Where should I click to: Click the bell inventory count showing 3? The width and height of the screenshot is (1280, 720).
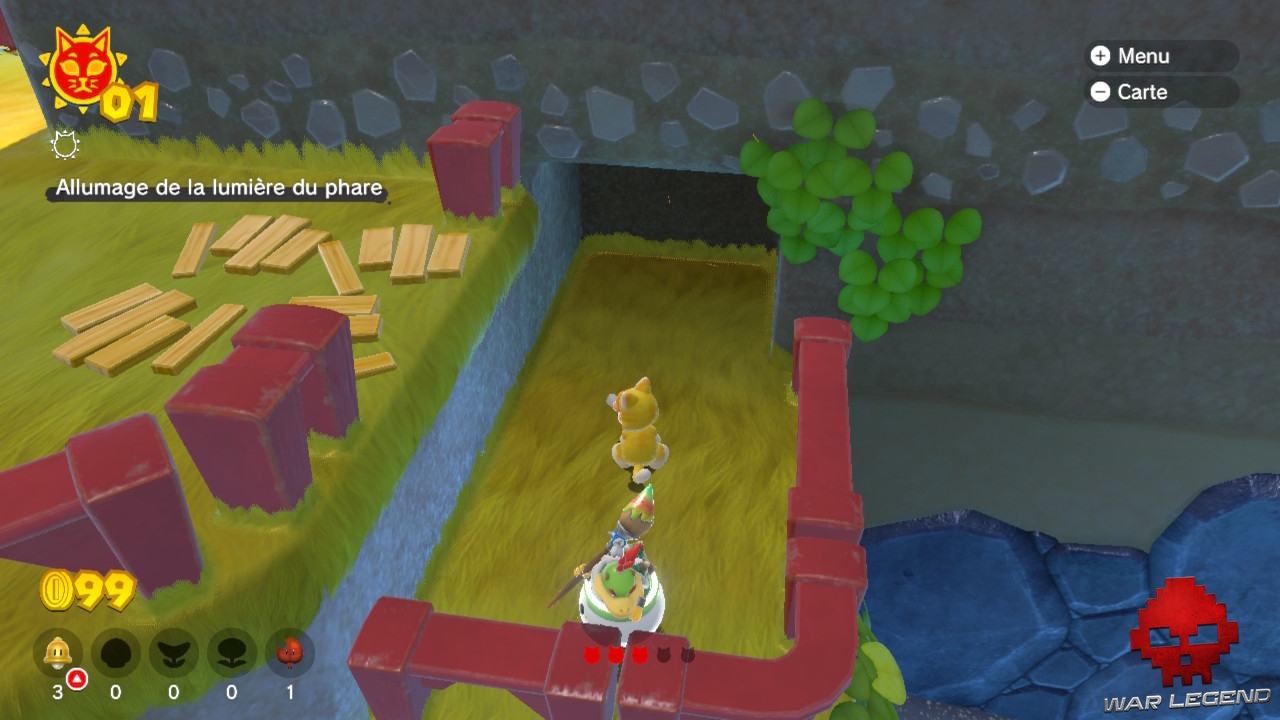click(x=58, y=692)
